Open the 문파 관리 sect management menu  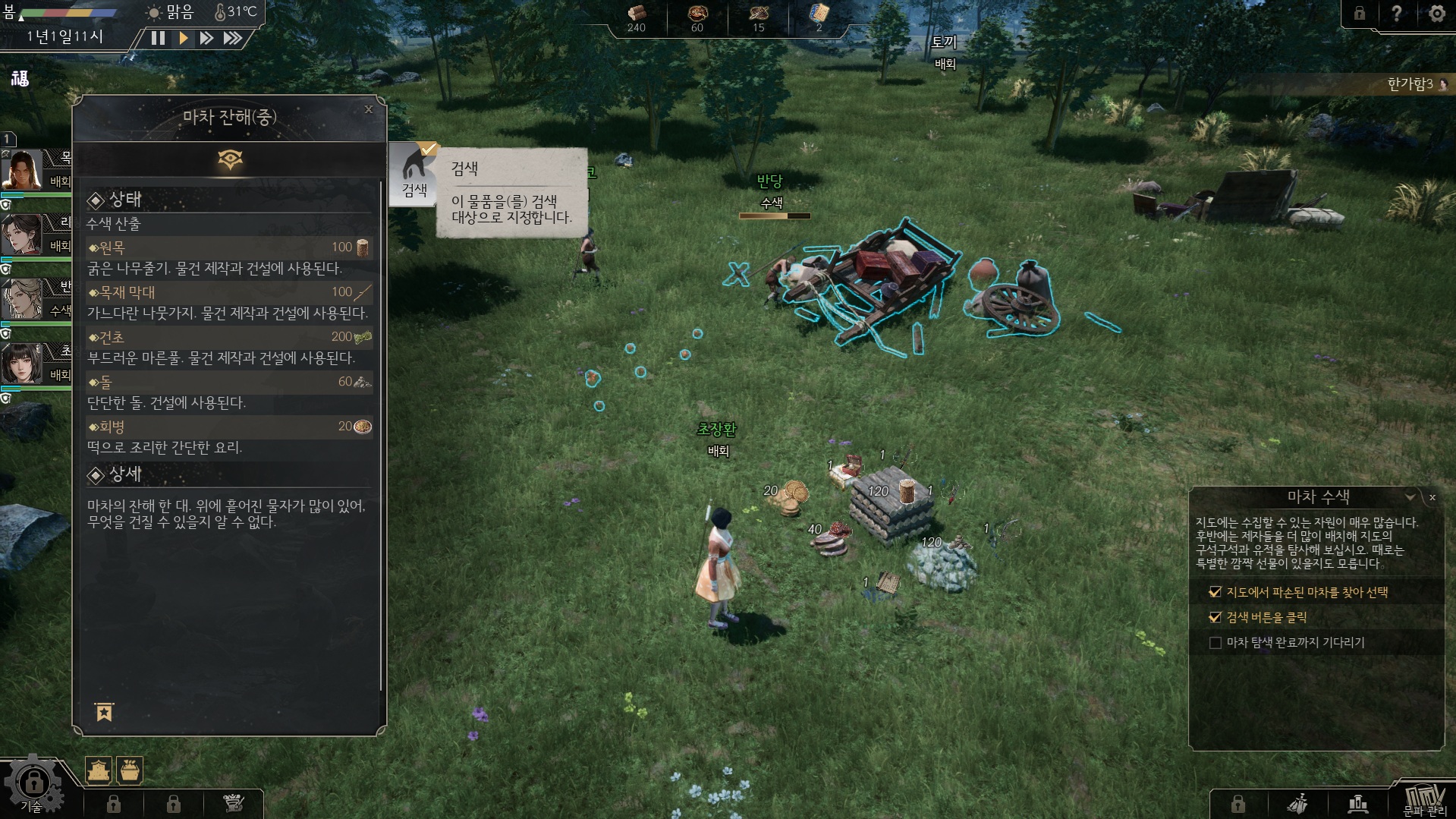(1424, 801)
